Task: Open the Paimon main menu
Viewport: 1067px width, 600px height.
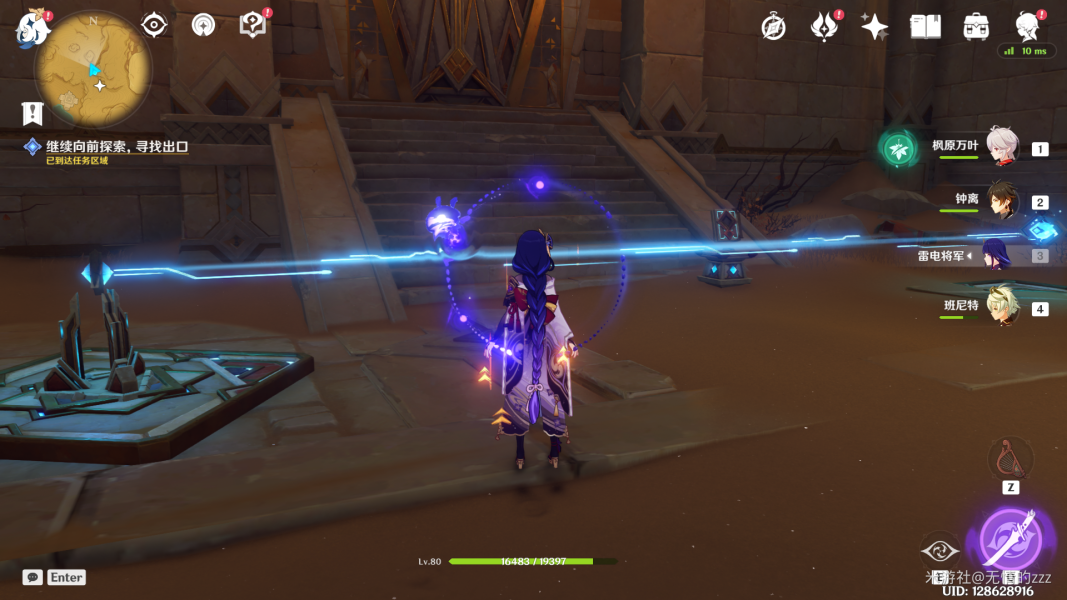Action: (x=32, y=28)
